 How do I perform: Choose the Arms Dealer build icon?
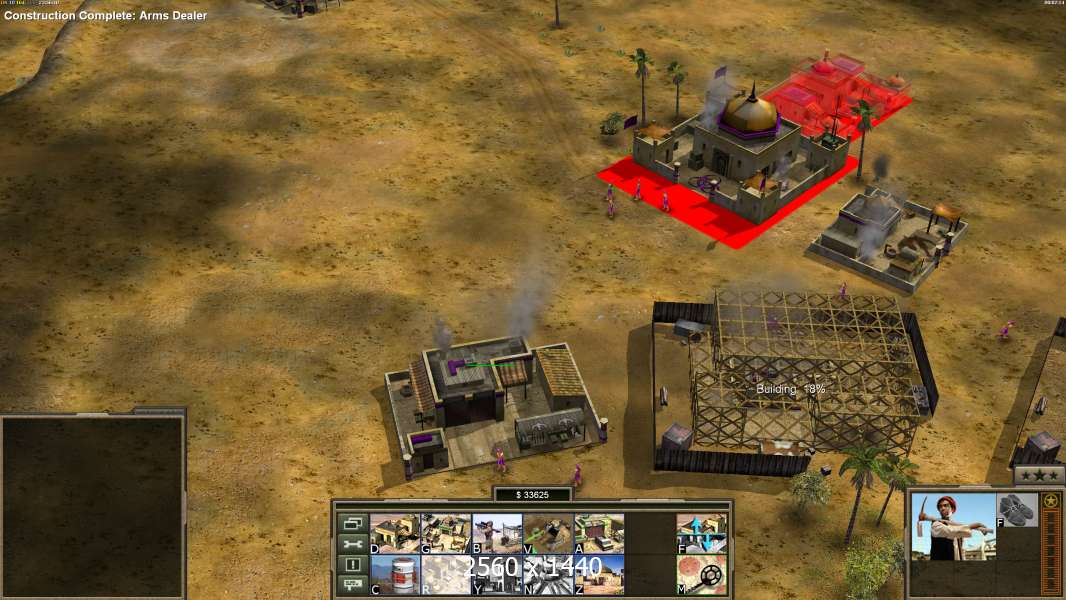(599, 533)
